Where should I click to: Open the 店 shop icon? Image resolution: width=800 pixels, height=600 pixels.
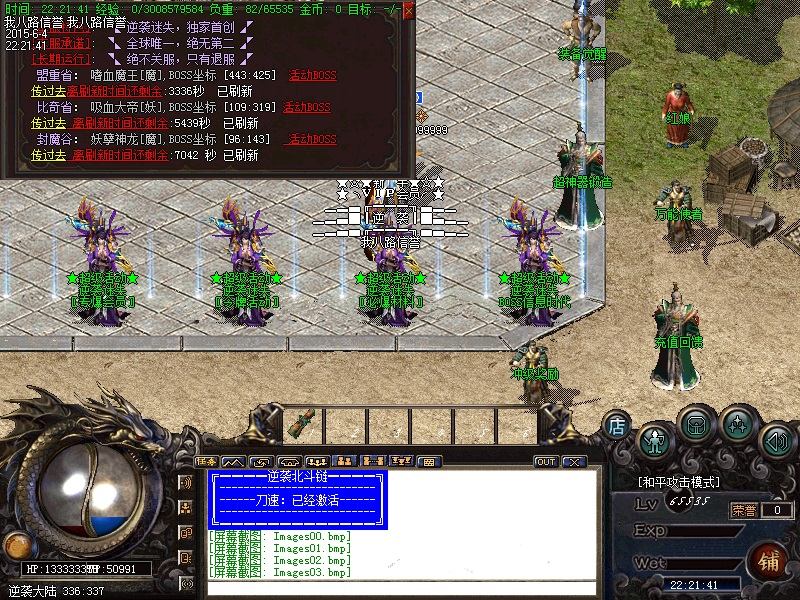coord(617,426)
